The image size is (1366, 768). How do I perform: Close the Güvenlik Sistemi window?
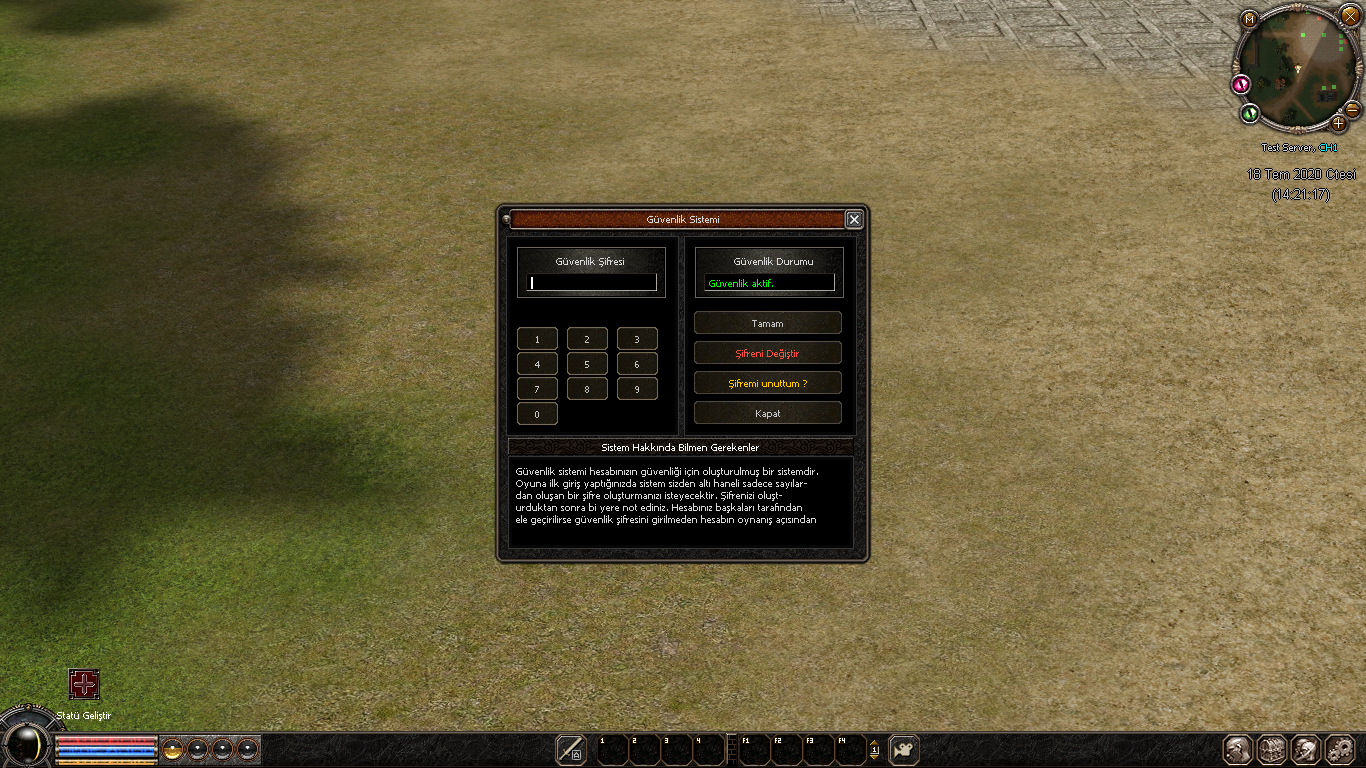tap(853, 220)
